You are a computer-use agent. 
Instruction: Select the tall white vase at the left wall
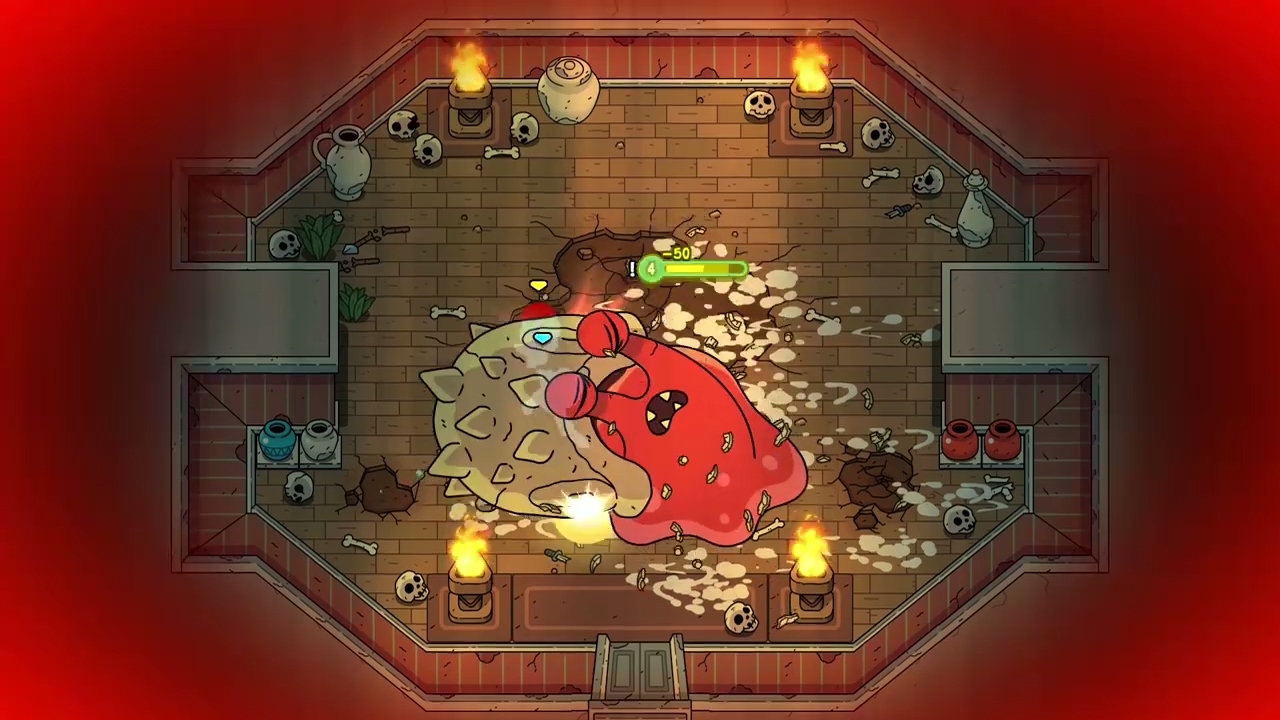[x=348, y=165]
